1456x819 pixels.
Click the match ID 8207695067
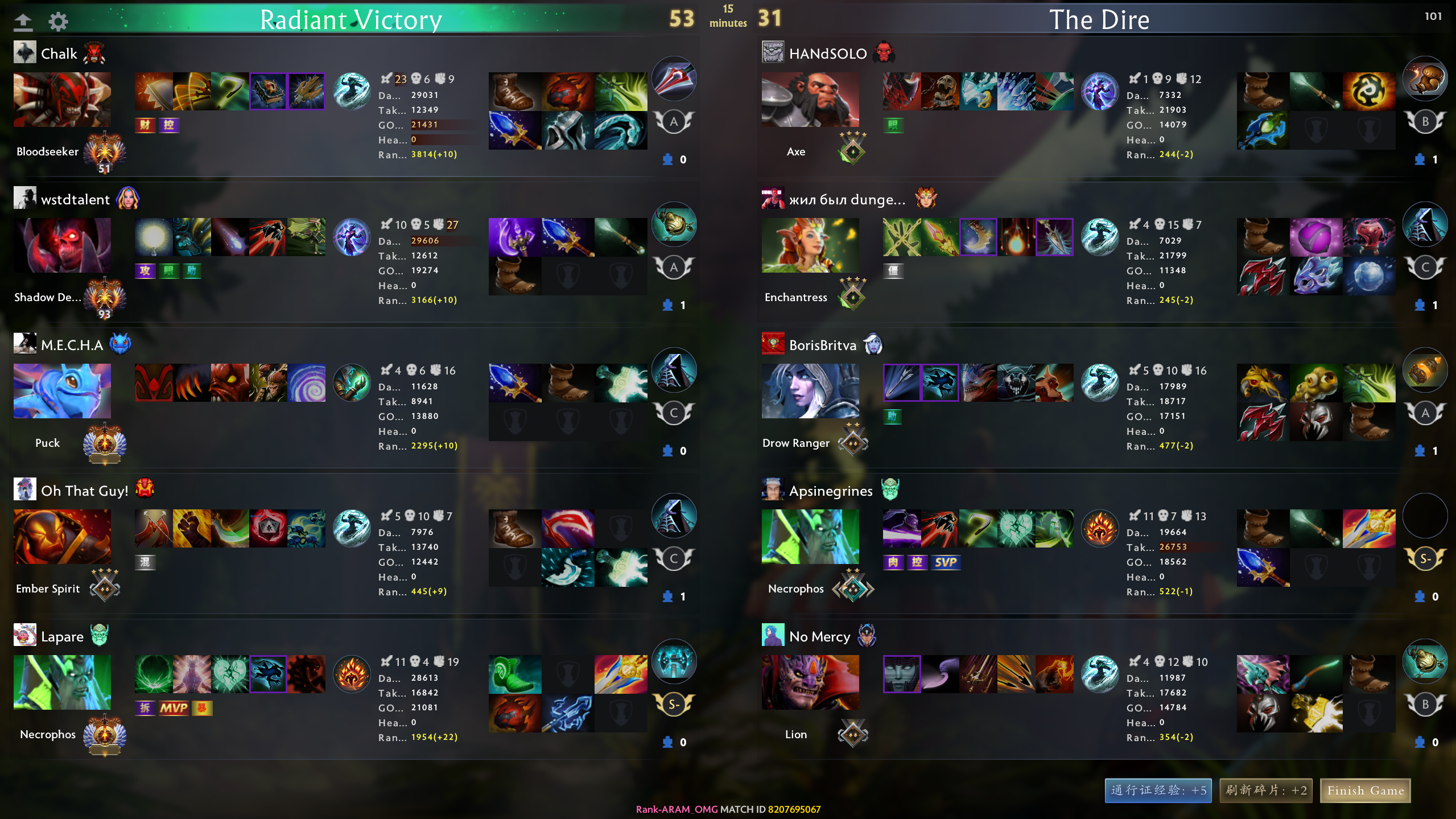pos(794,809)
